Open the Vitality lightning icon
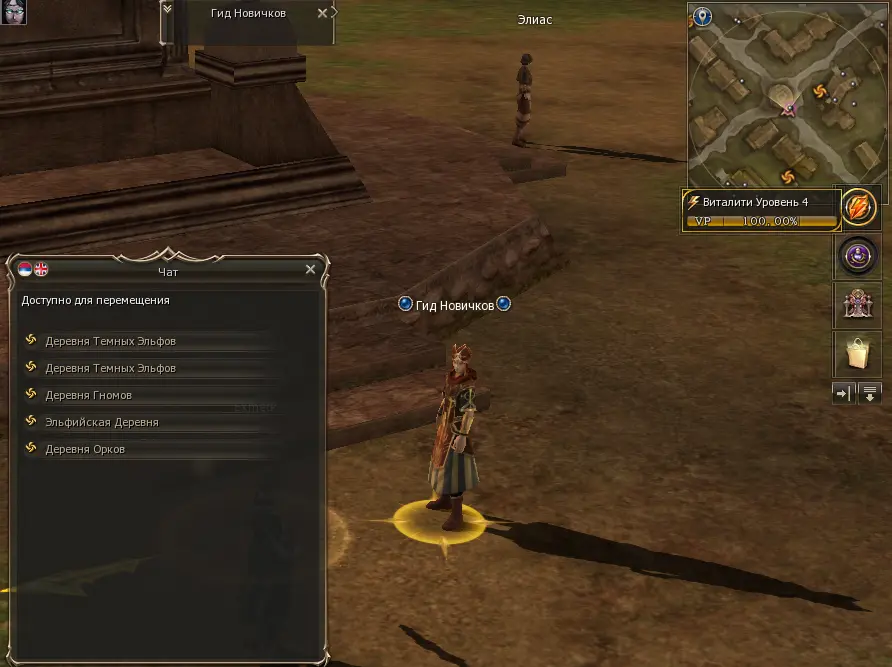892x667 pixels. (857, 208)
